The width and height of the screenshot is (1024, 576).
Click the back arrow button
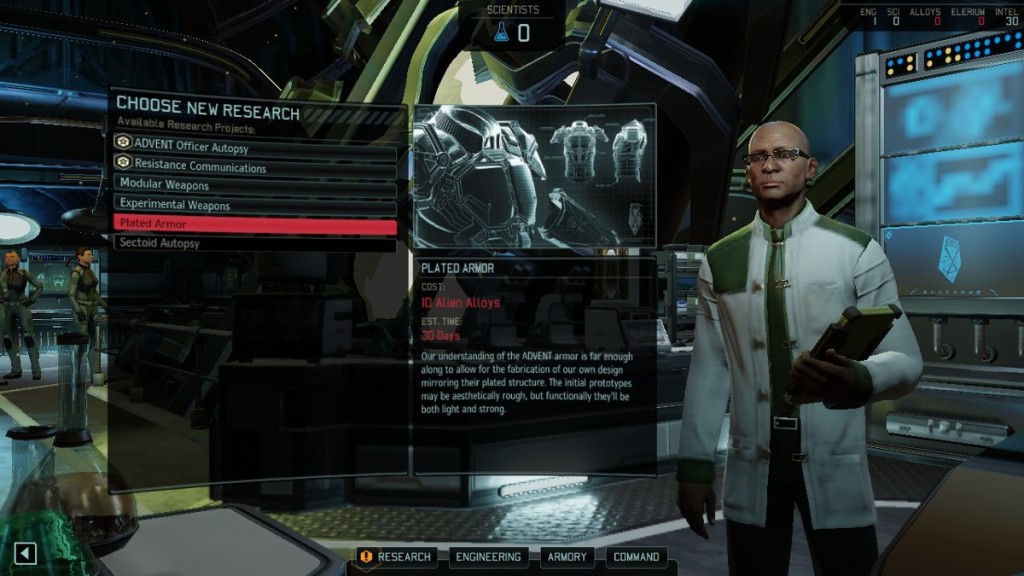pyautogui.click(x=26, y=553)
